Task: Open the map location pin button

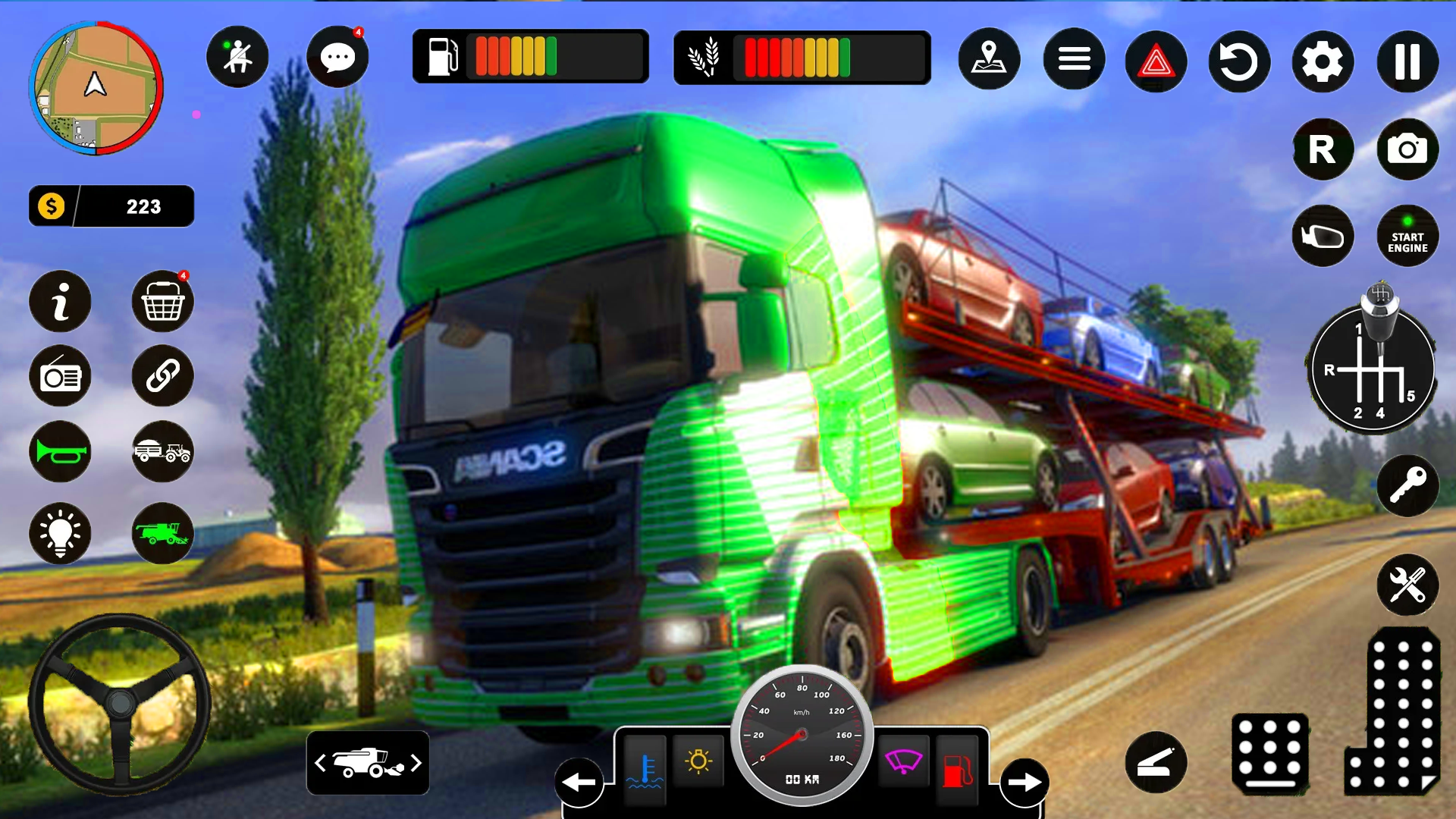Action: coord(989,59)
